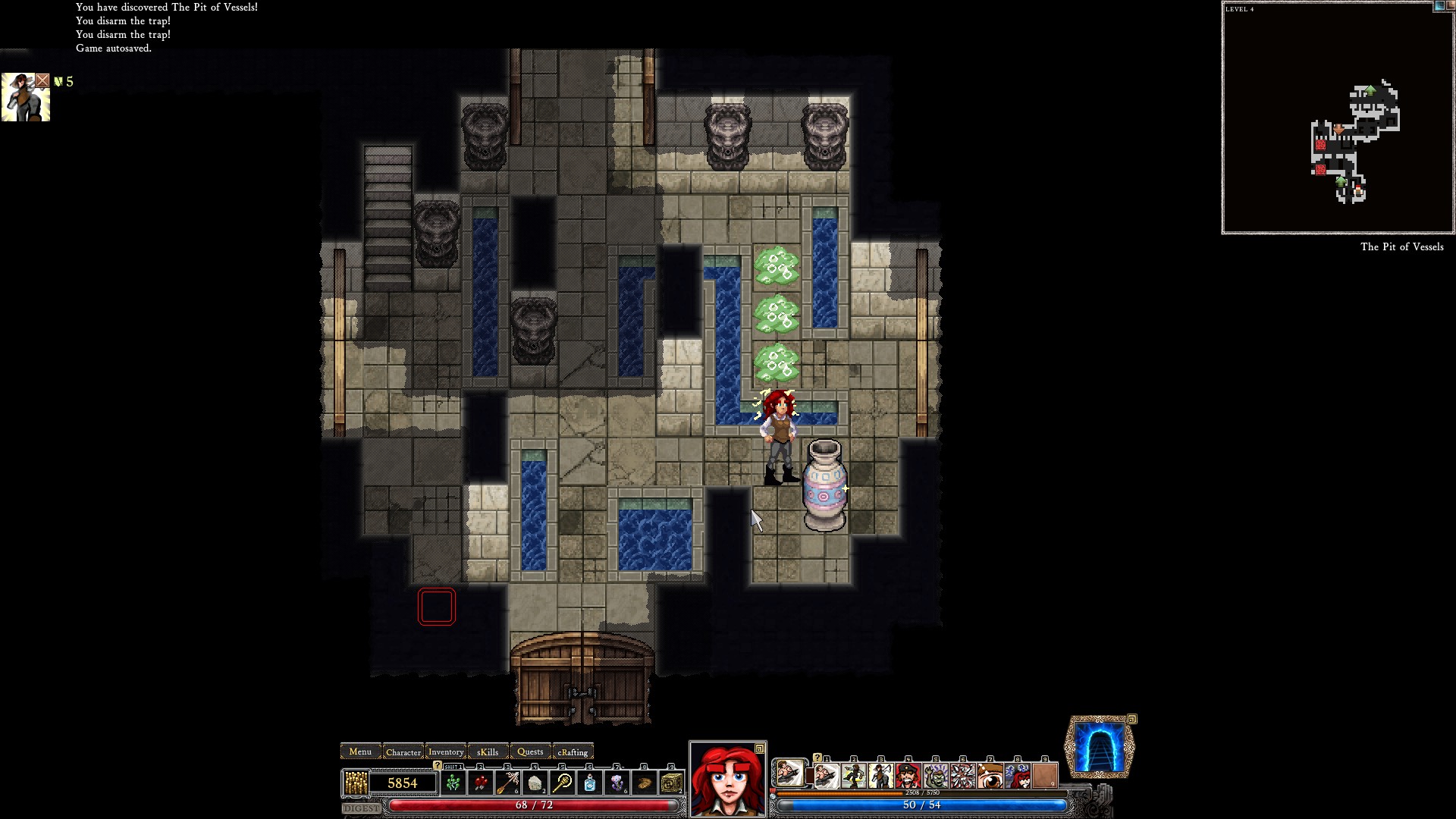Activate the kicking man skill
This screenshot has width=1456, height=819.
tap(853, 777)
